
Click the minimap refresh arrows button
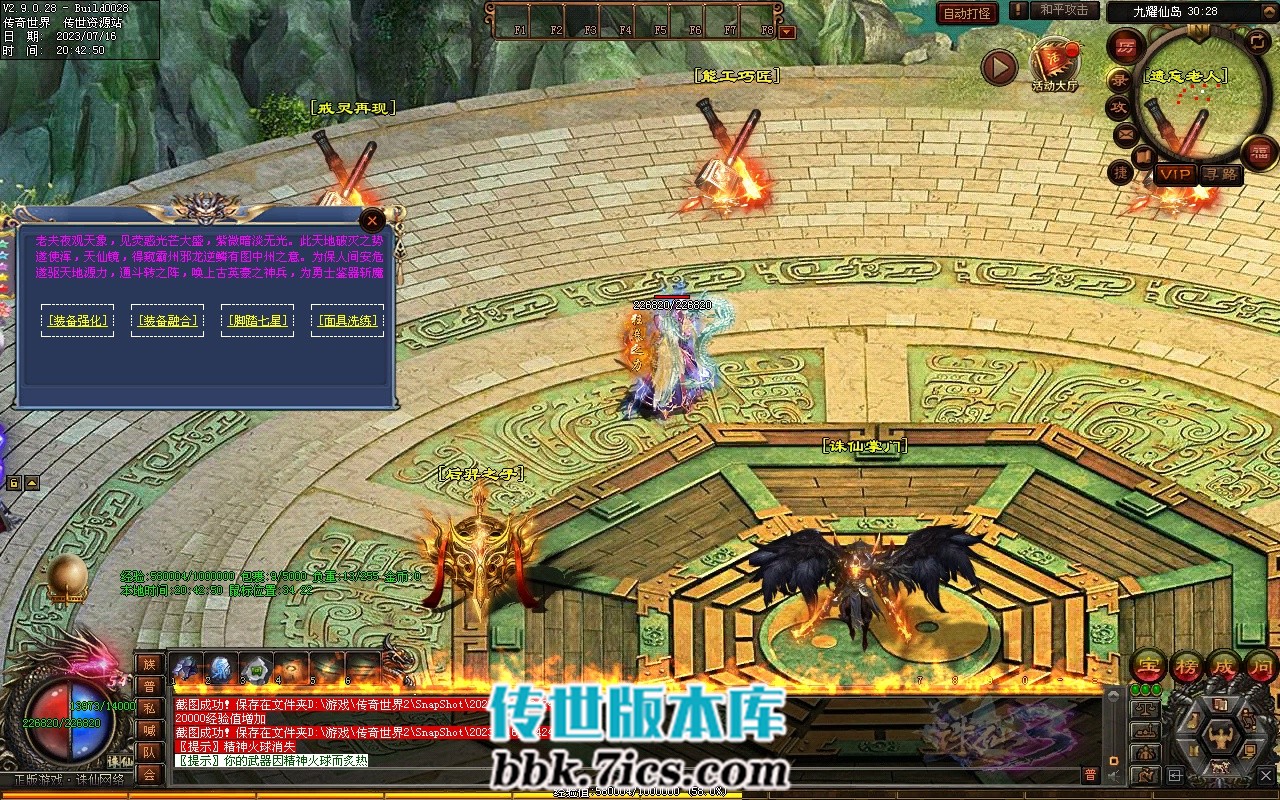pyautogui.click(x=1257, y=41)
